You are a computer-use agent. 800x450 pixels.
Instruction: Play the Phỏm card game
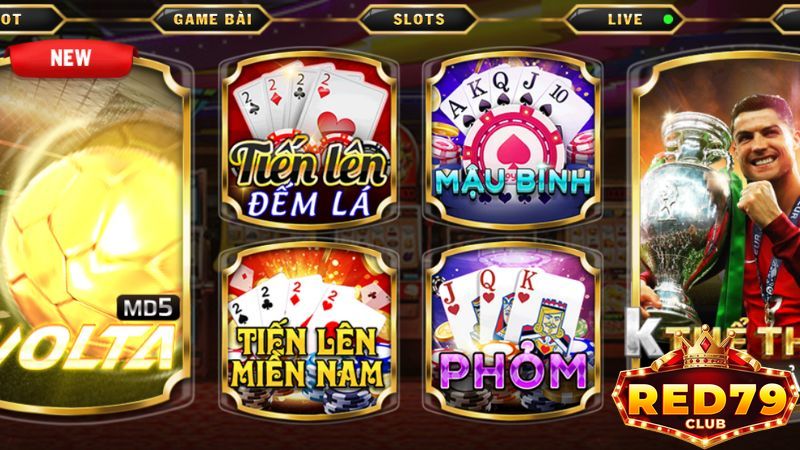click(512, 330)
